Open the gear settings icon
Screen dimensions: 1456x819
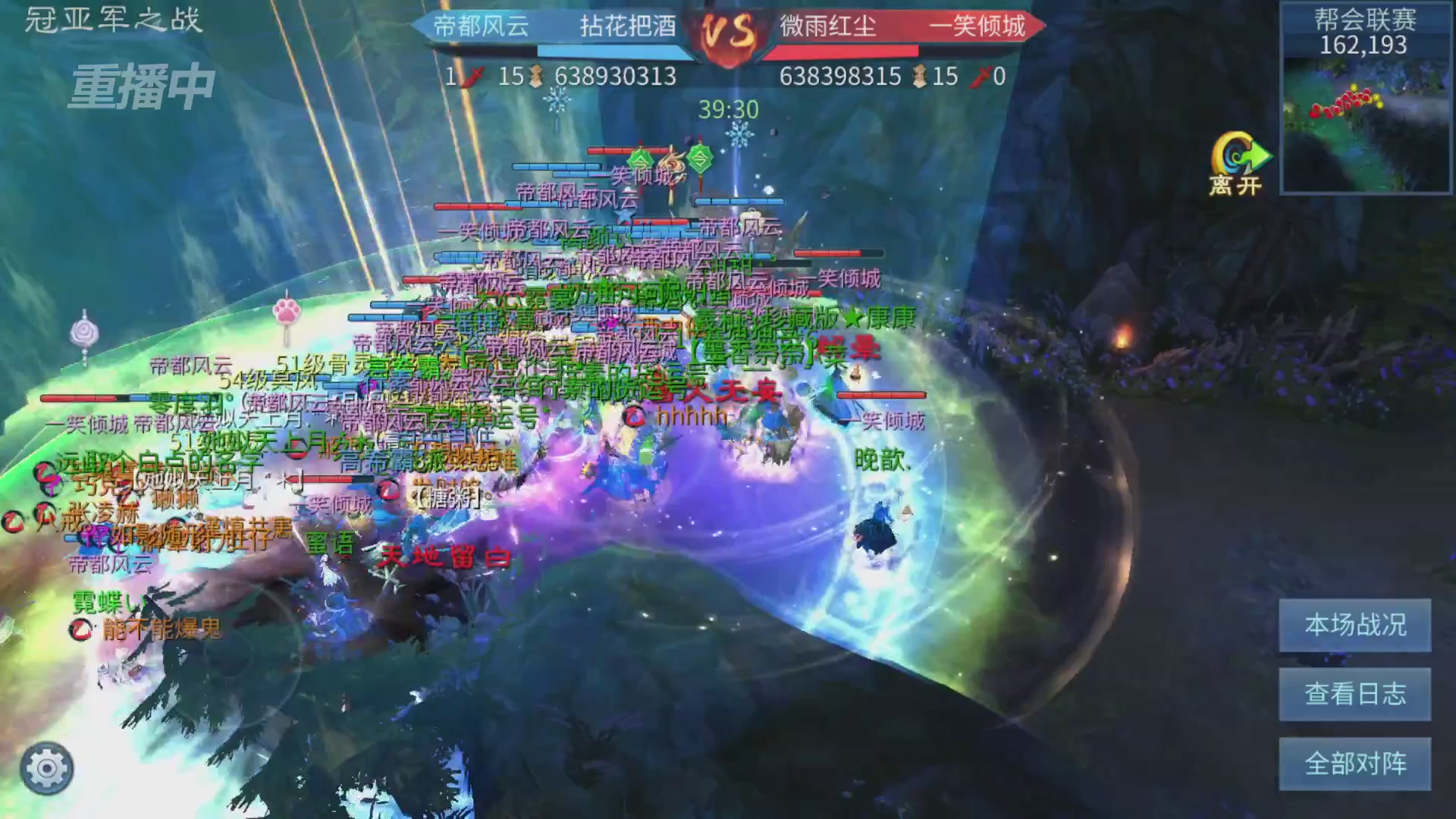point(47,768)
